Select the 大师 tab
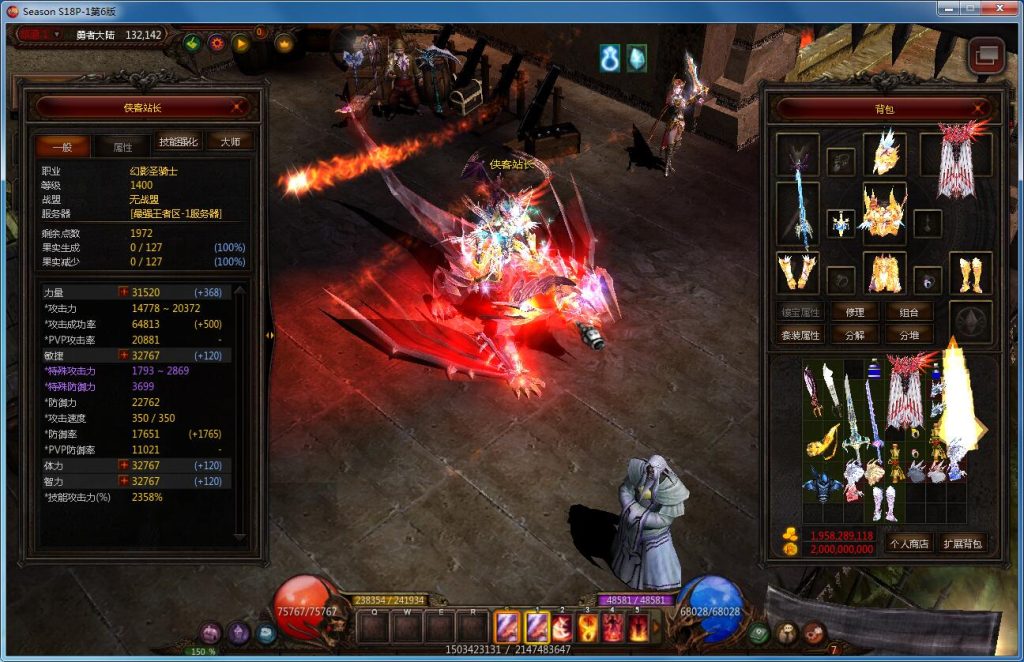1024x662 pixels. coord(230,142)
